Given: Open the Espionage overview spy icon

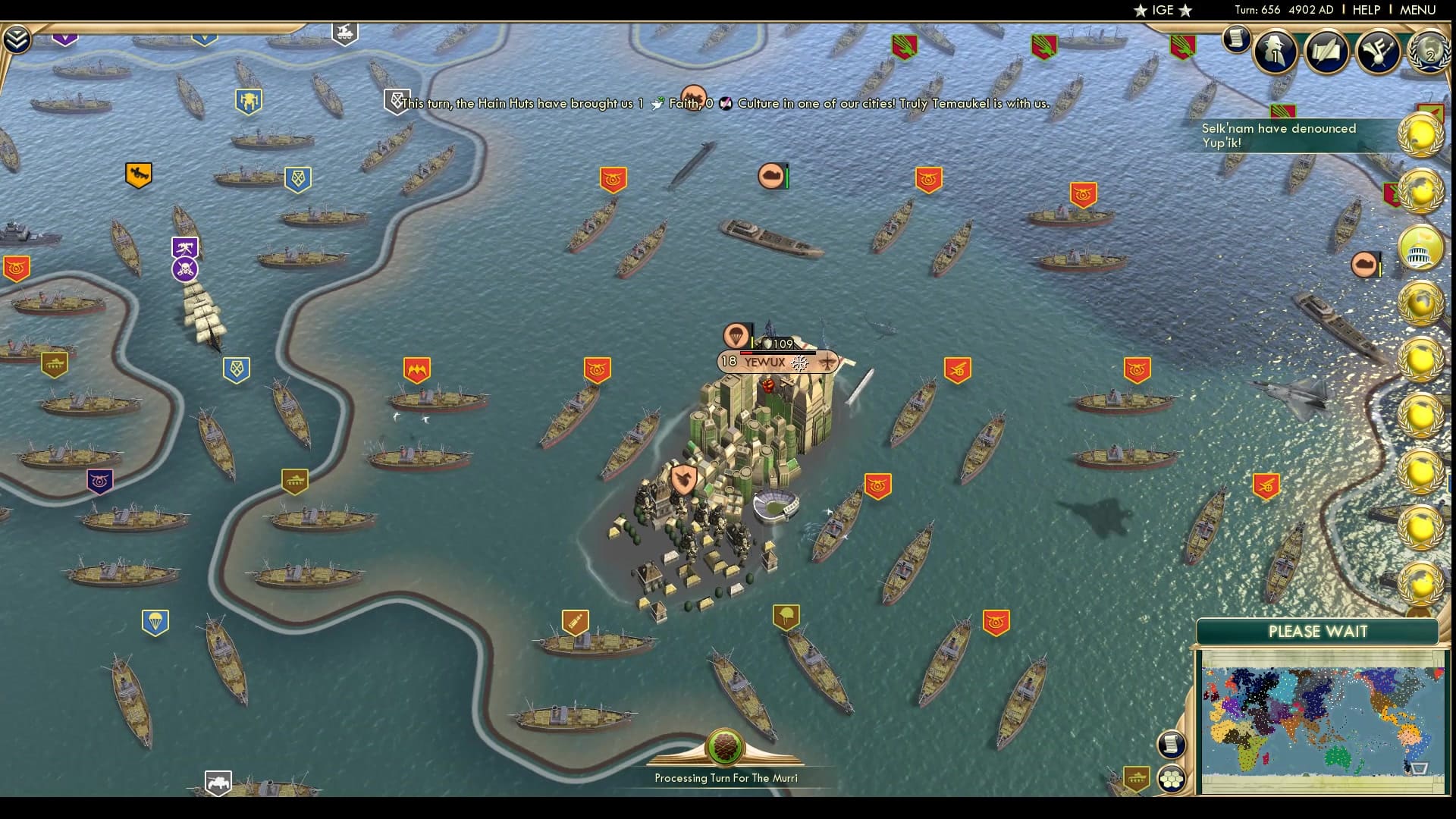Looking at the screenshot, I should [1275, 52].
